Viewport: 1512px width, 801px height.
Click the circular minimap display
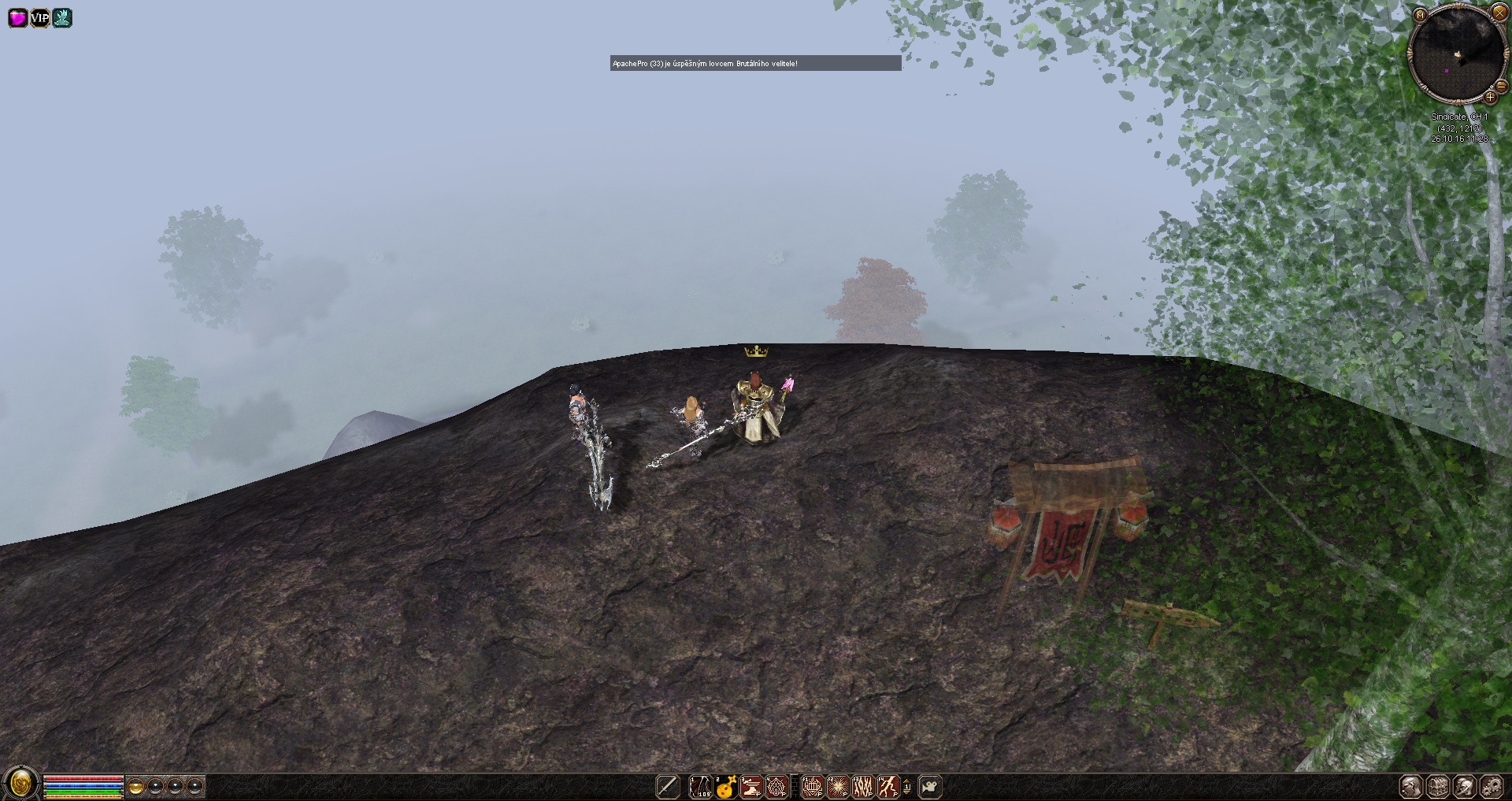point(1458,57)
